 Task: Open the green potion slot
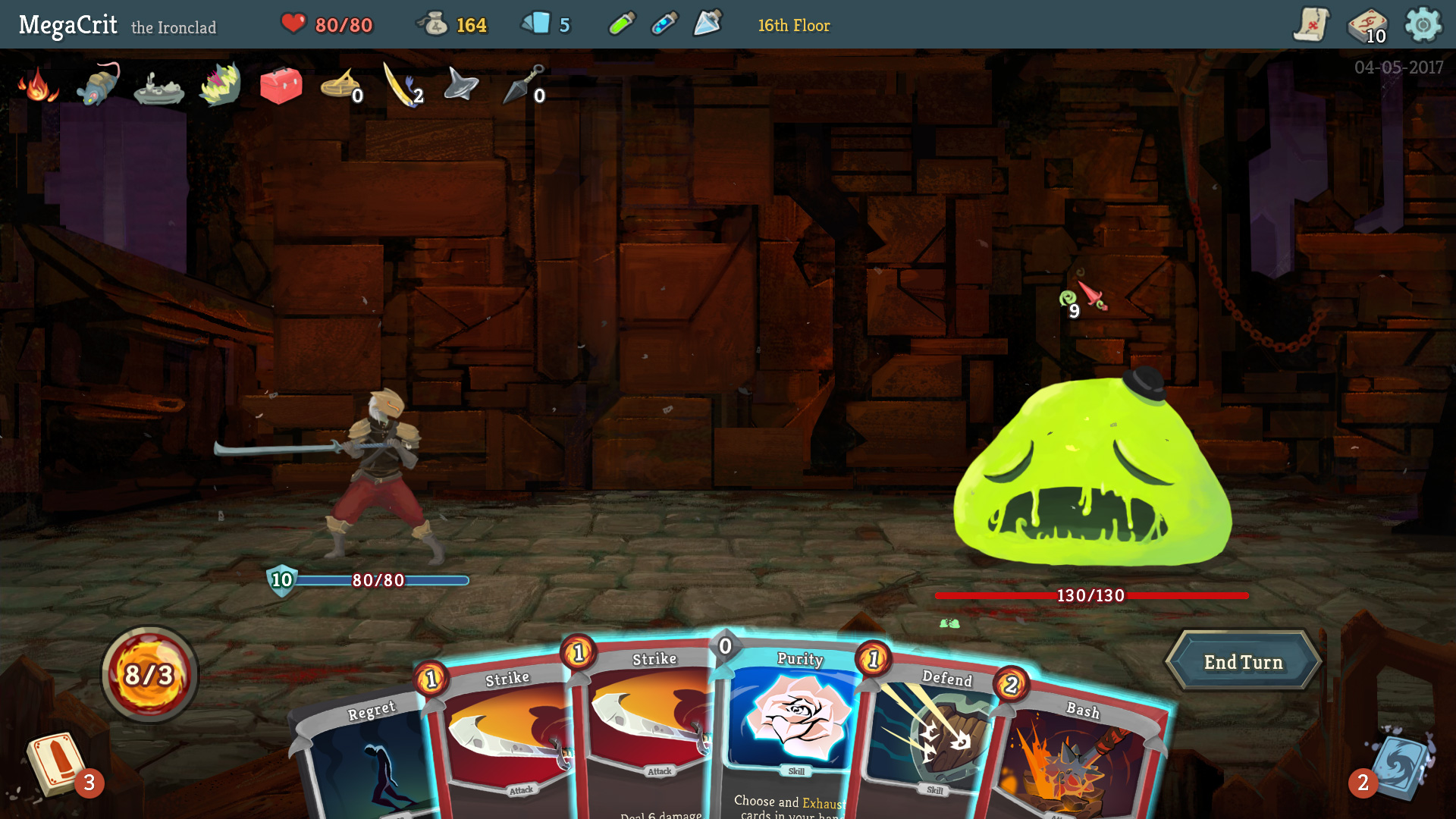tap(622, 23)
